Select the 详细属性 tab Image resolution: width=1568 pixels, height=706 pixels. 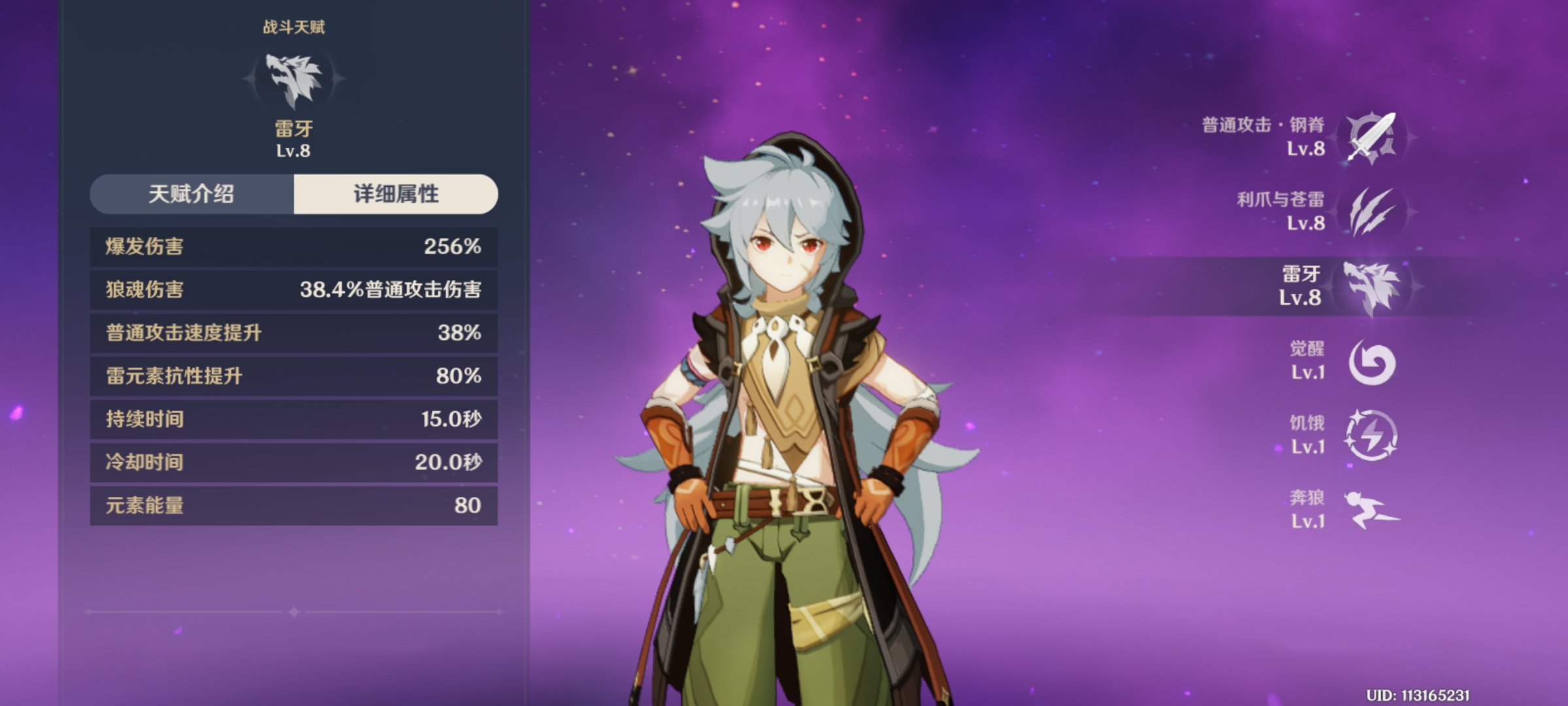[x=396, y=194]
